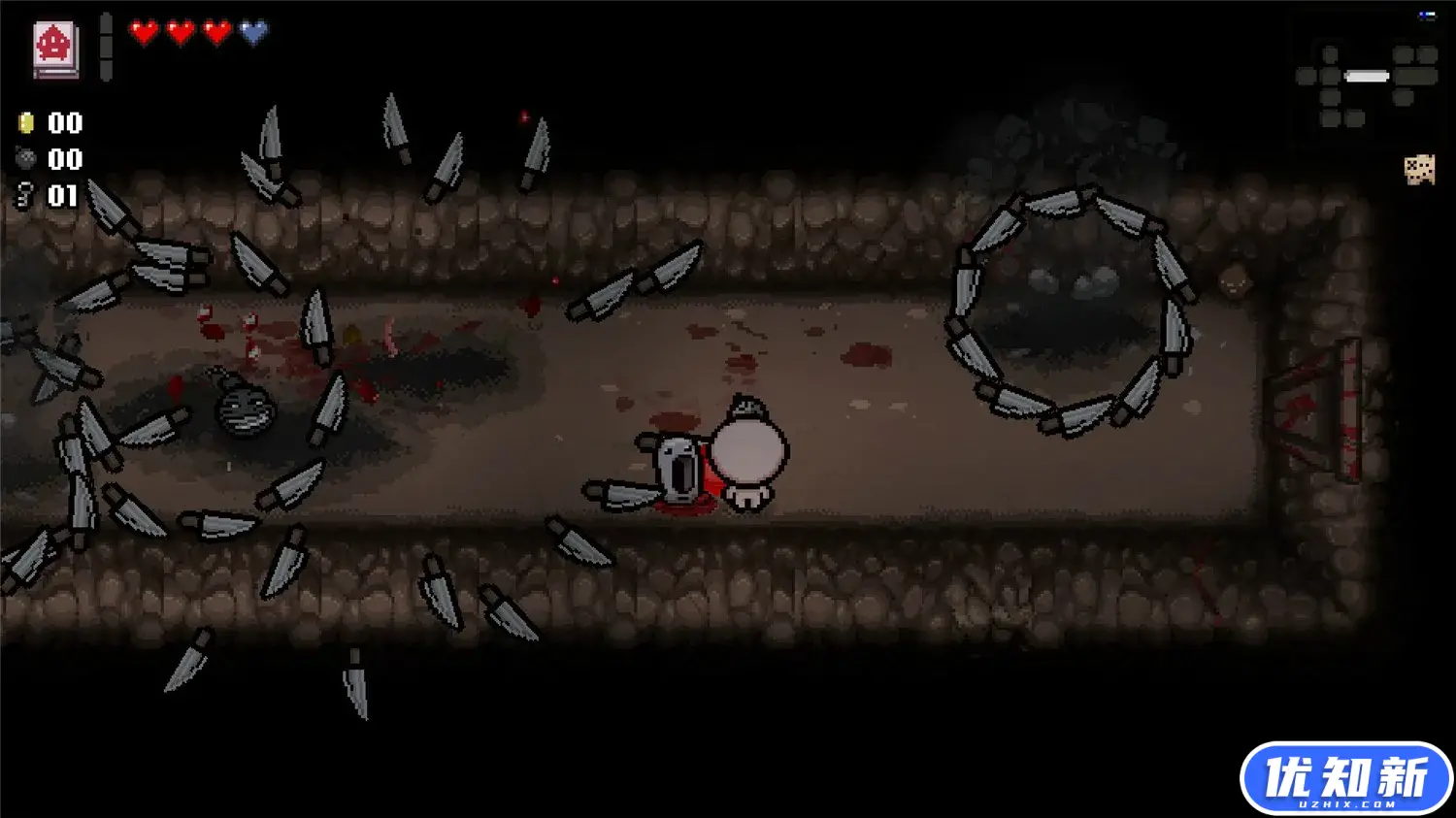Click the key counter icon

(x=27, y=194)
